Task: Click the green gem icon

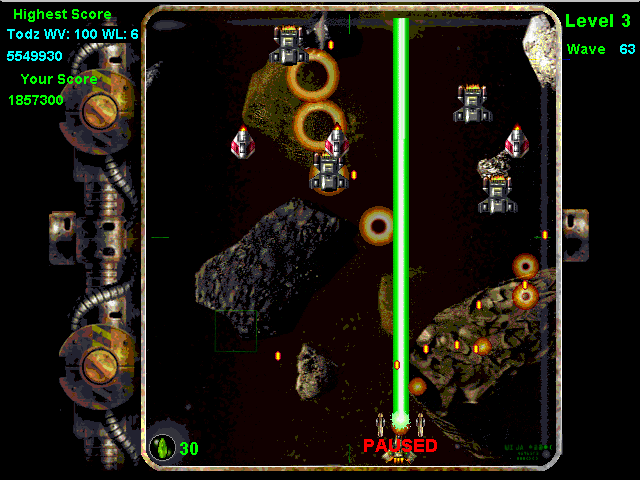Action: click(x=162, y=447)
